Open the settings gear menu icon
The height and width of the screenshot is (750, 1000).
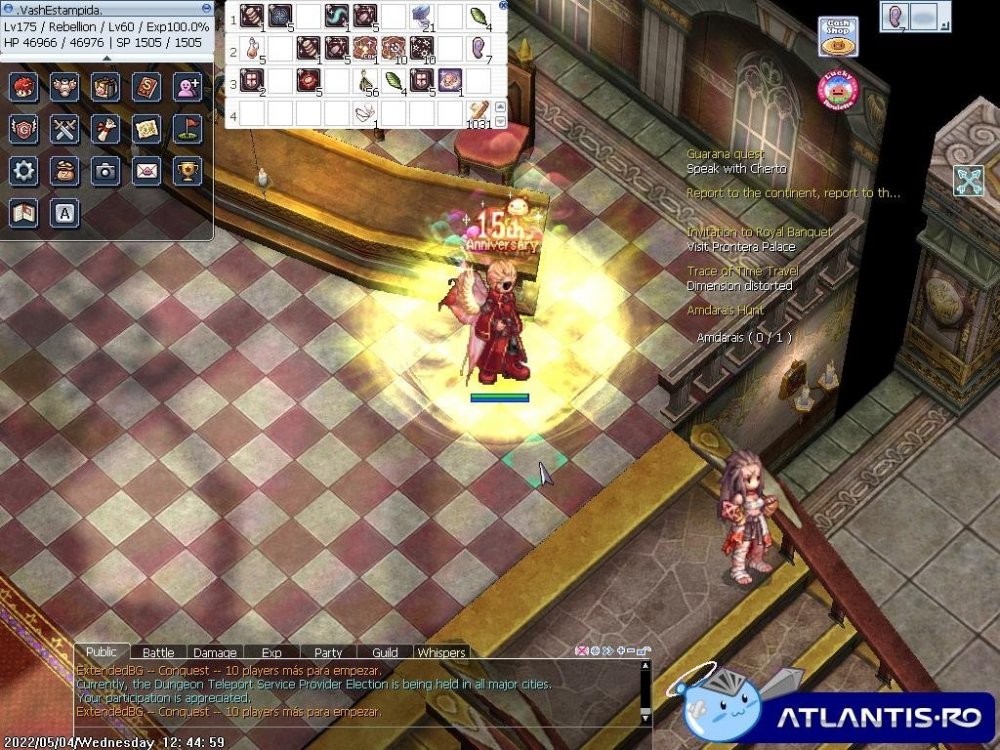[23, 171]
